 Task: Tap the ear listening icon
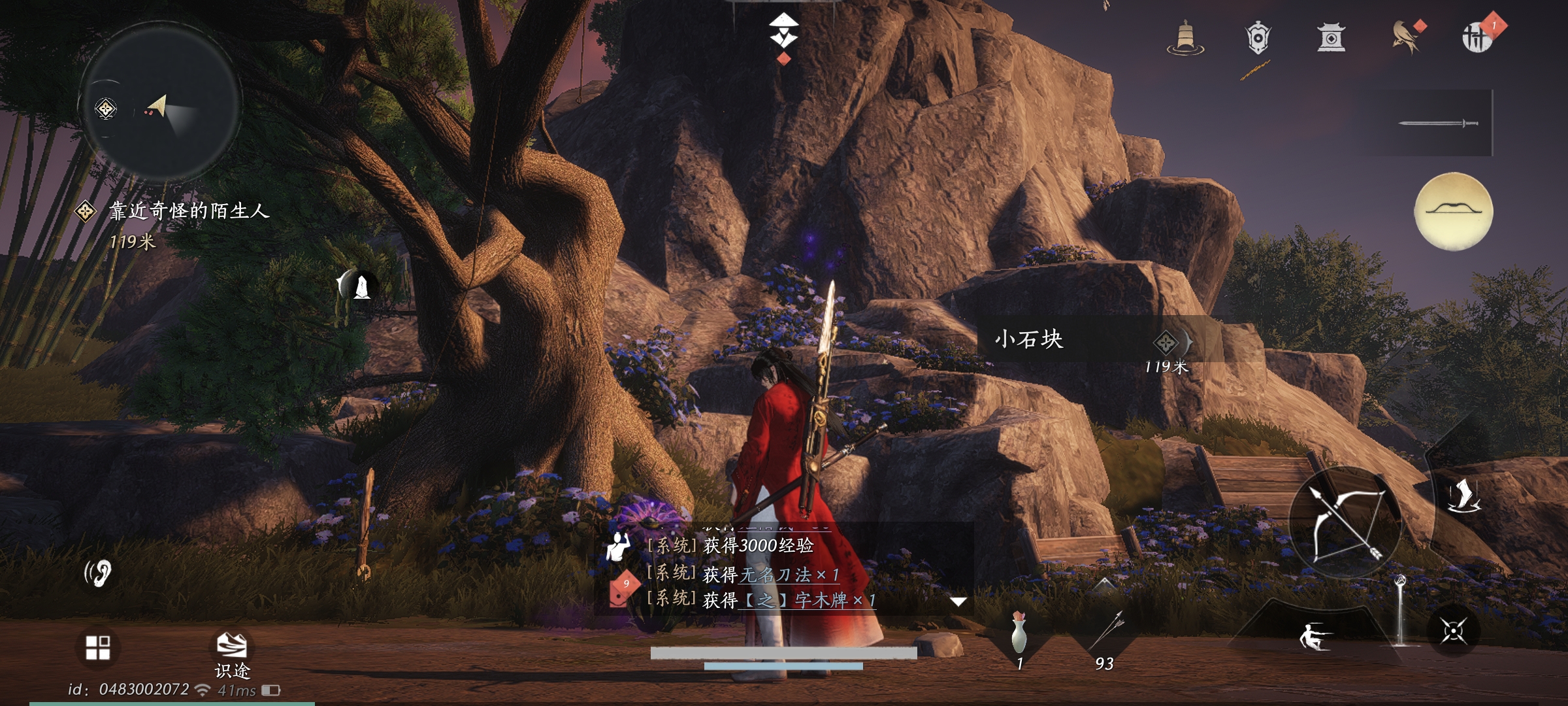(99, 573)
